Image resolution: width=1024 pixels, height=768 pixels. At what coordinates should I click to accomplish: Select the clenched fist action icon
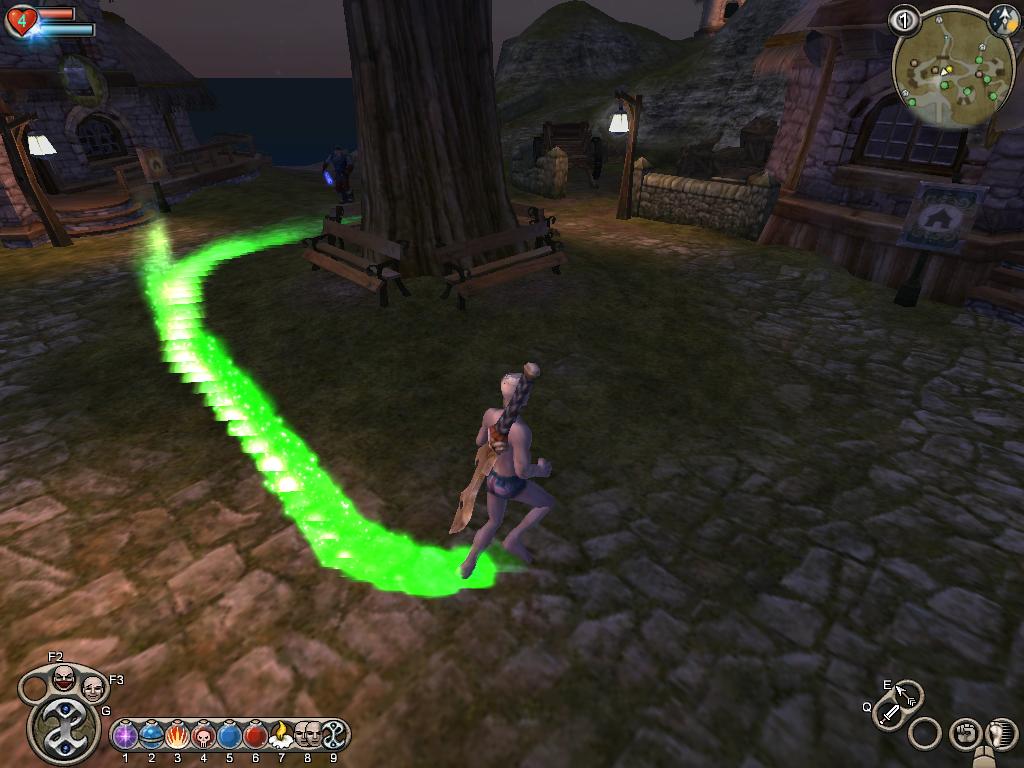(964, 734)
